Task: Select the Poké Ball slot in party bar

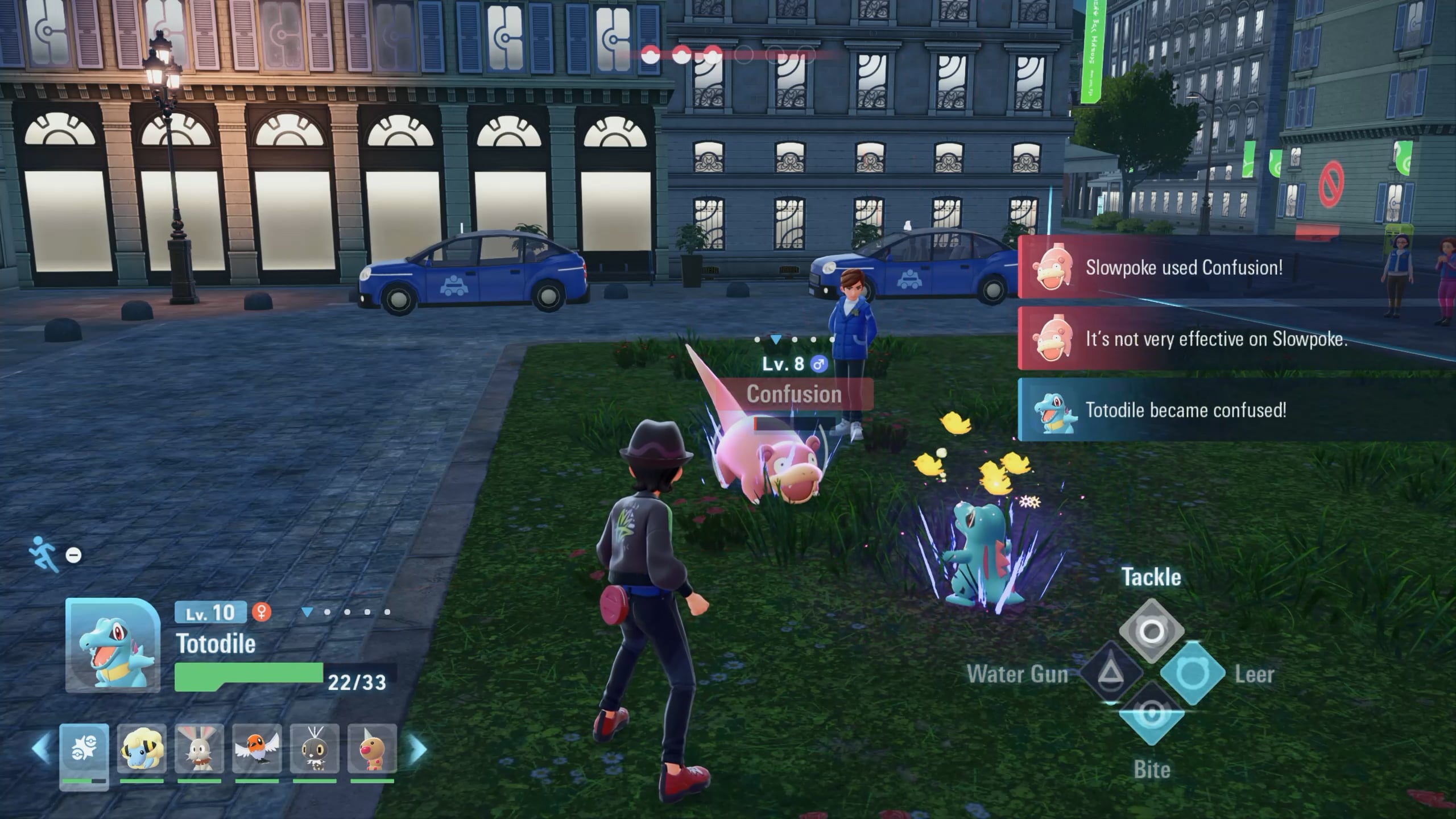Action: [x=84, y=751]
